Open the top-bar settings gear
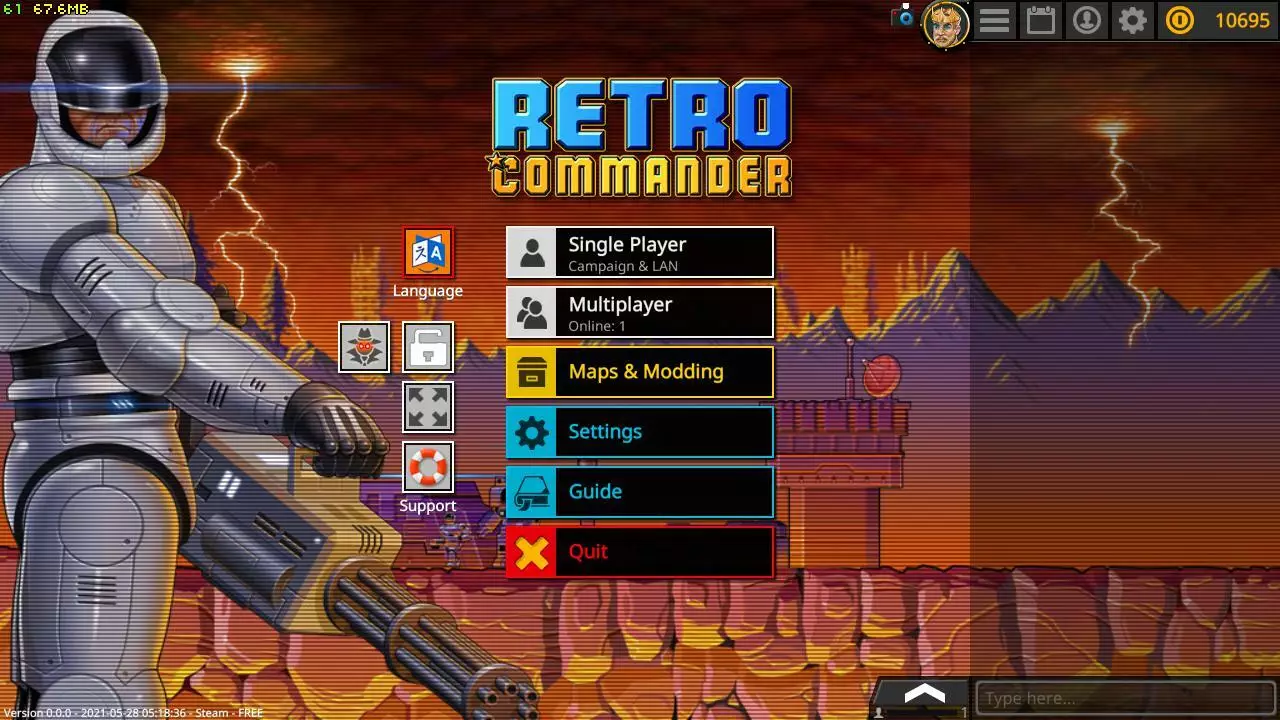The image size is (1280, 720). (1133, 20)
